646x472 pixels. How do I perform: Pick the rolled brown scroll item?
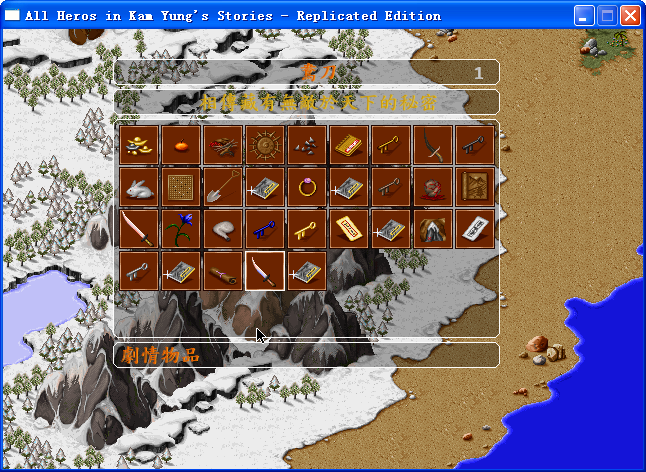coord(222,270)
